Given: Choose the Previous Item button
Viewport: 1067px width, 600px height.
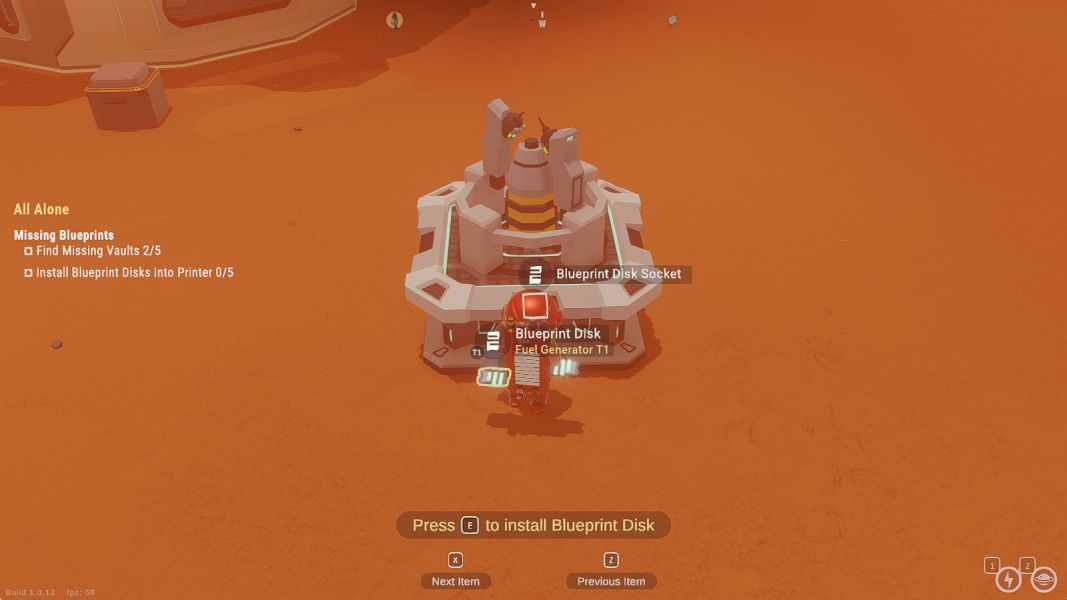Looking at the screenshot, I should pyautogui.click(x=611, y=581).
